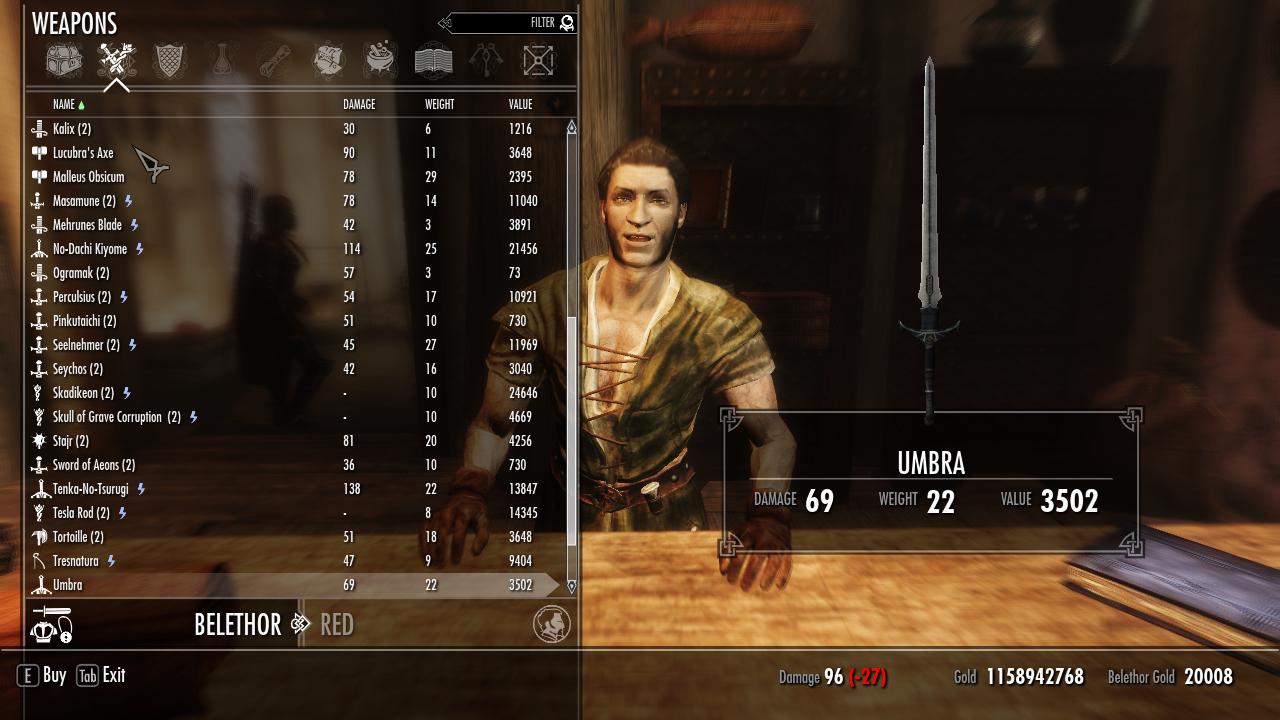Switch to the food cauldron category

pyautogui.click(x=380, y=61)
